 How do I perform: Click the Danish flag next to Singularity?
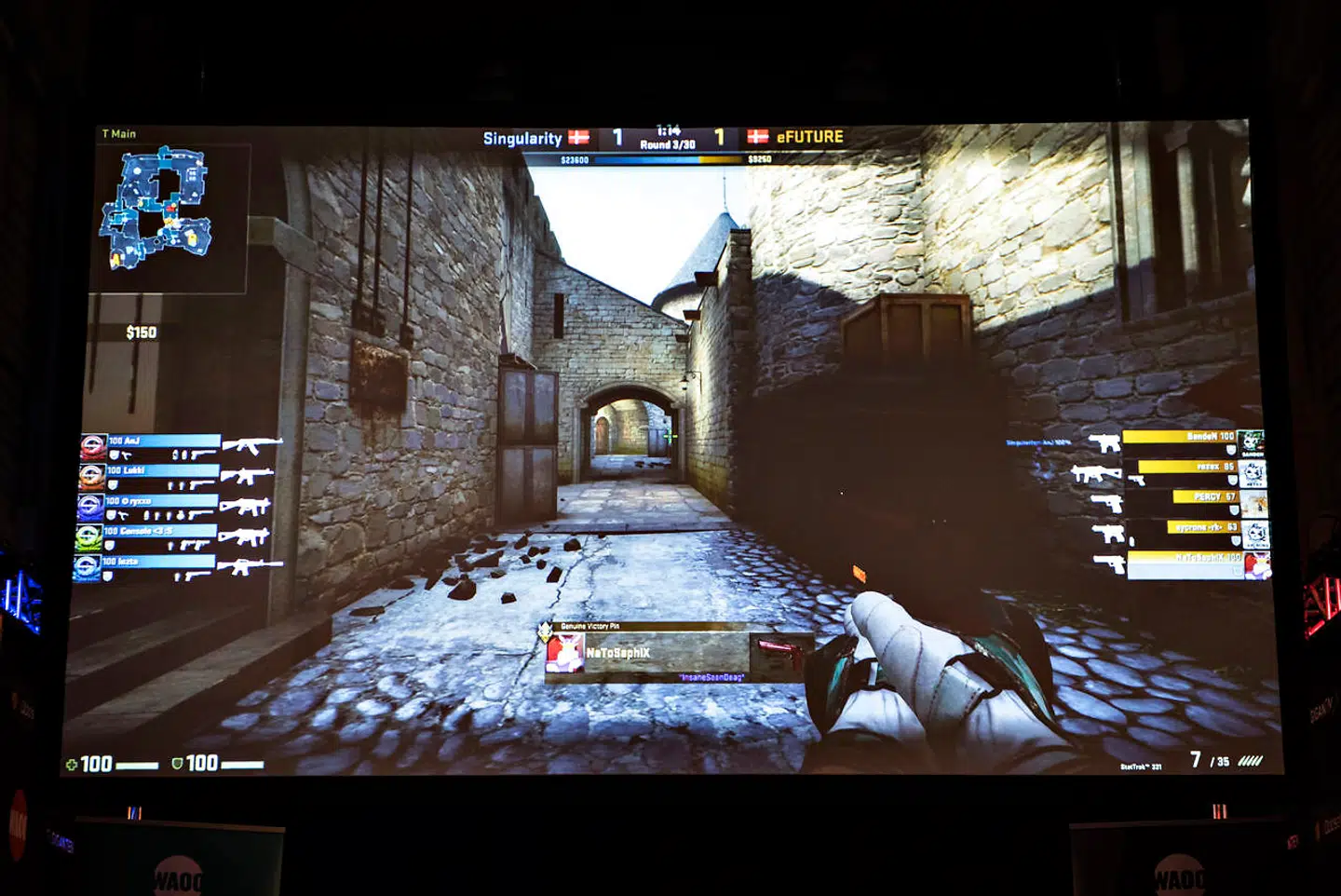click(x=577, y=136)
